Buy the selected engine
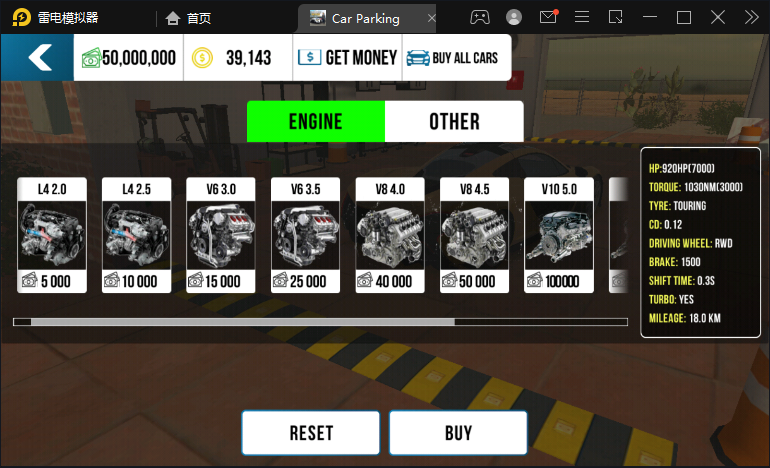The width and height of the screenshot is (770, 468). pos(458,433)
